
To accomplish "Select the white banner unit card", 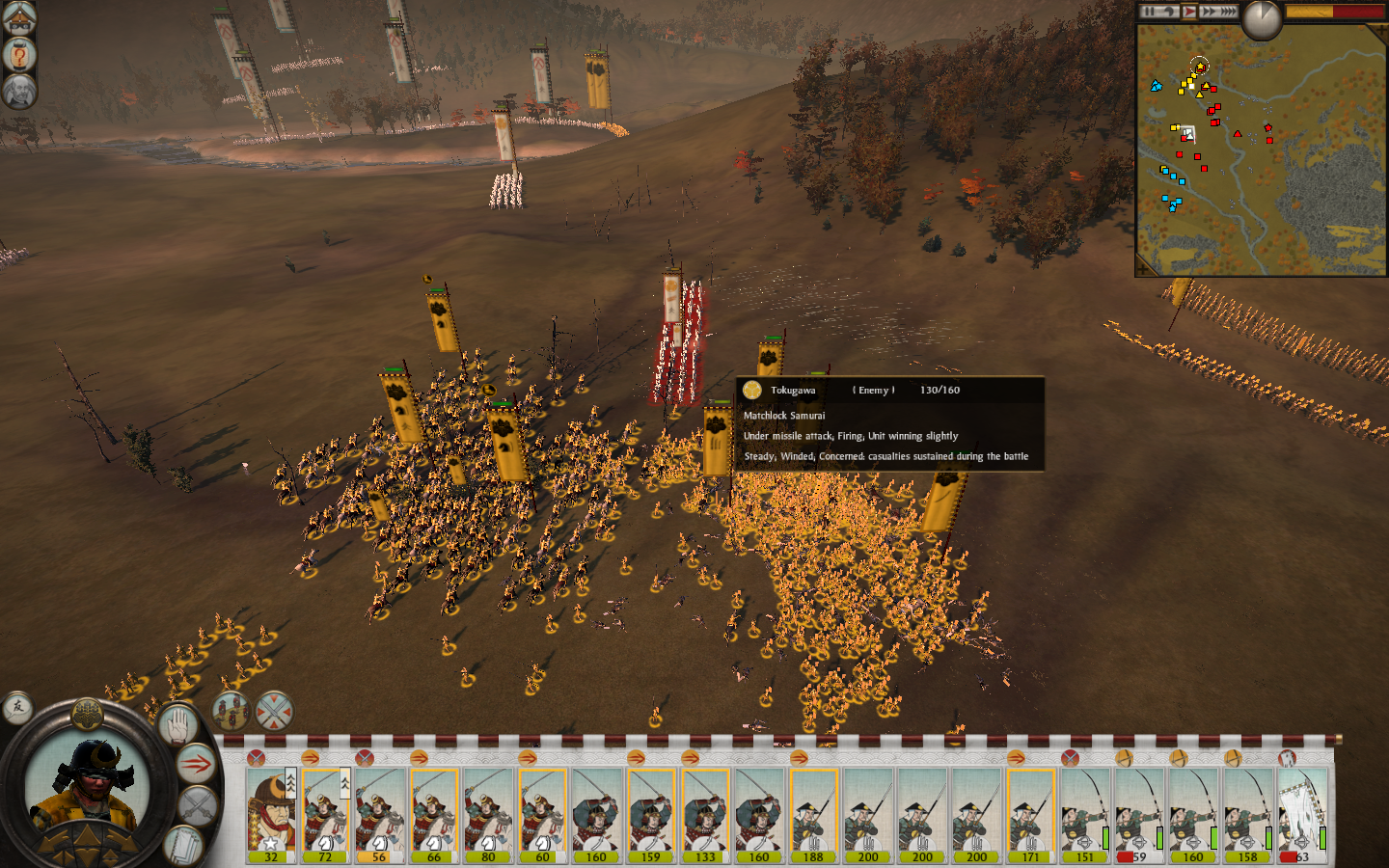I will click(1302, 815).
